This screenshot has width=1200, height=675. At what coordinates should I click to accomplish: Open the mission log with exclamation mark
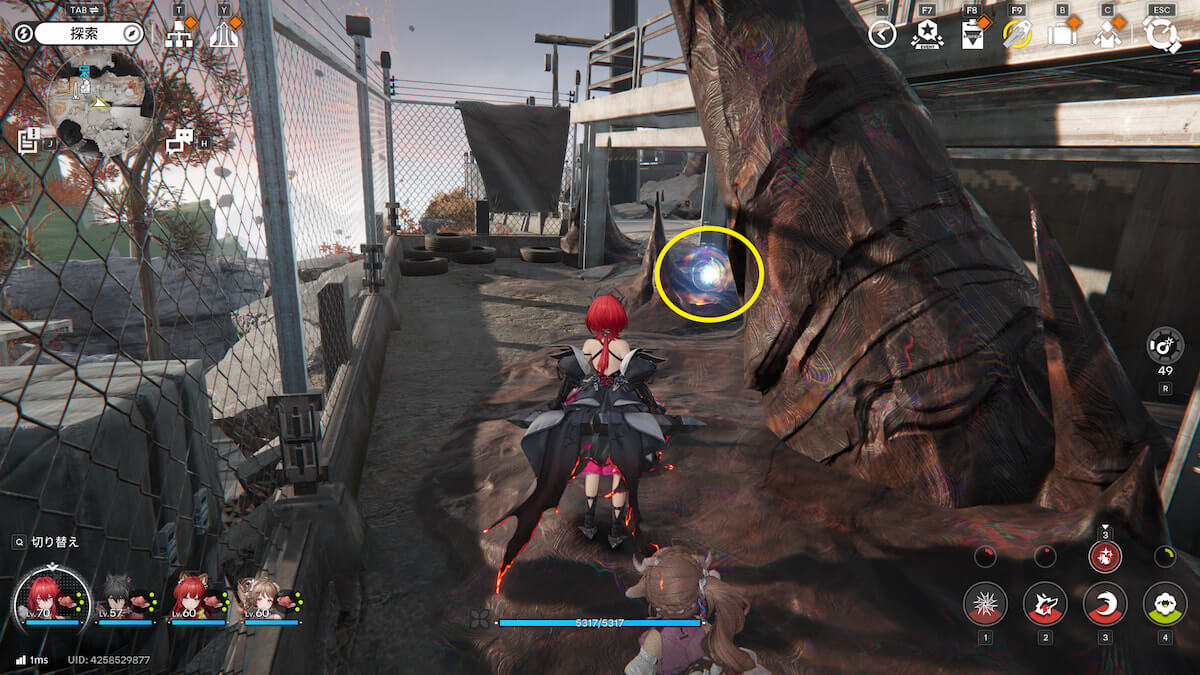pos(29,140)
